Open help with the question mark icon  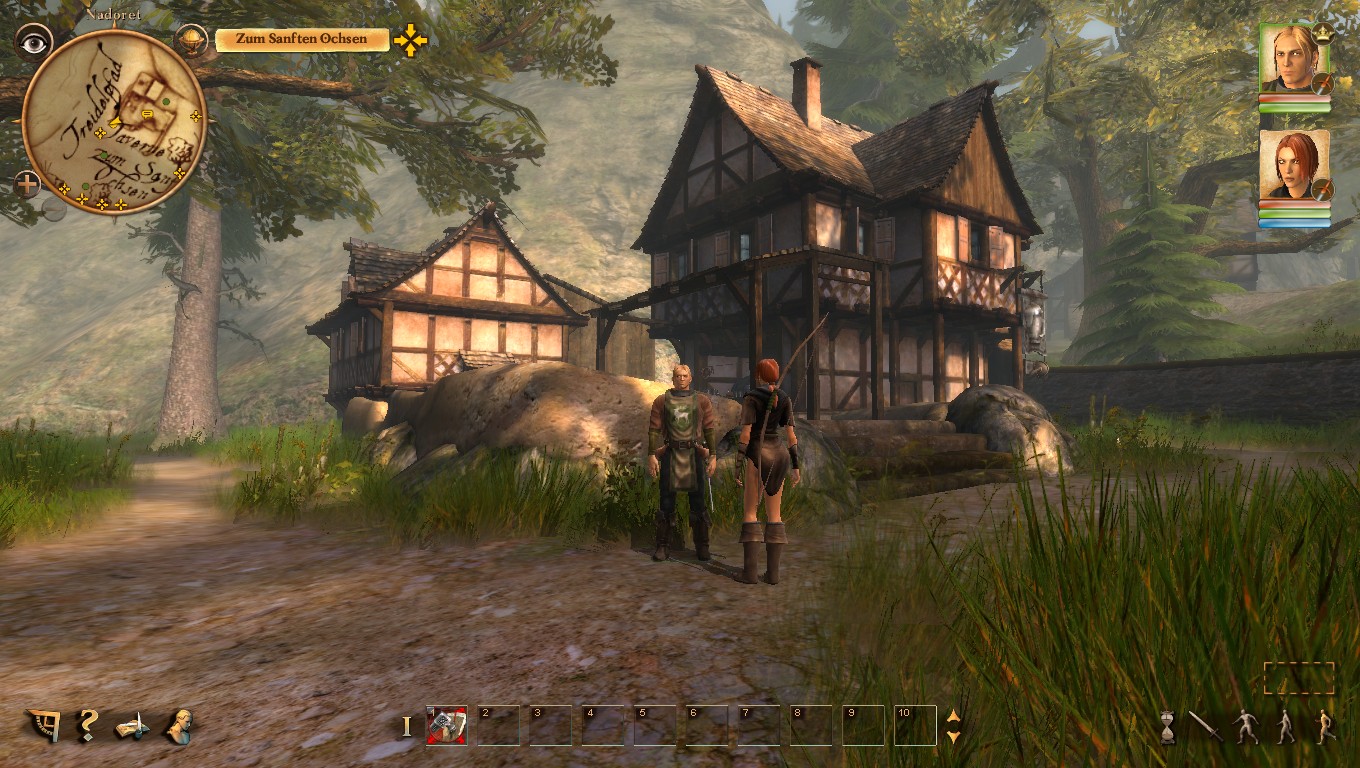click(x=88, y=725)
